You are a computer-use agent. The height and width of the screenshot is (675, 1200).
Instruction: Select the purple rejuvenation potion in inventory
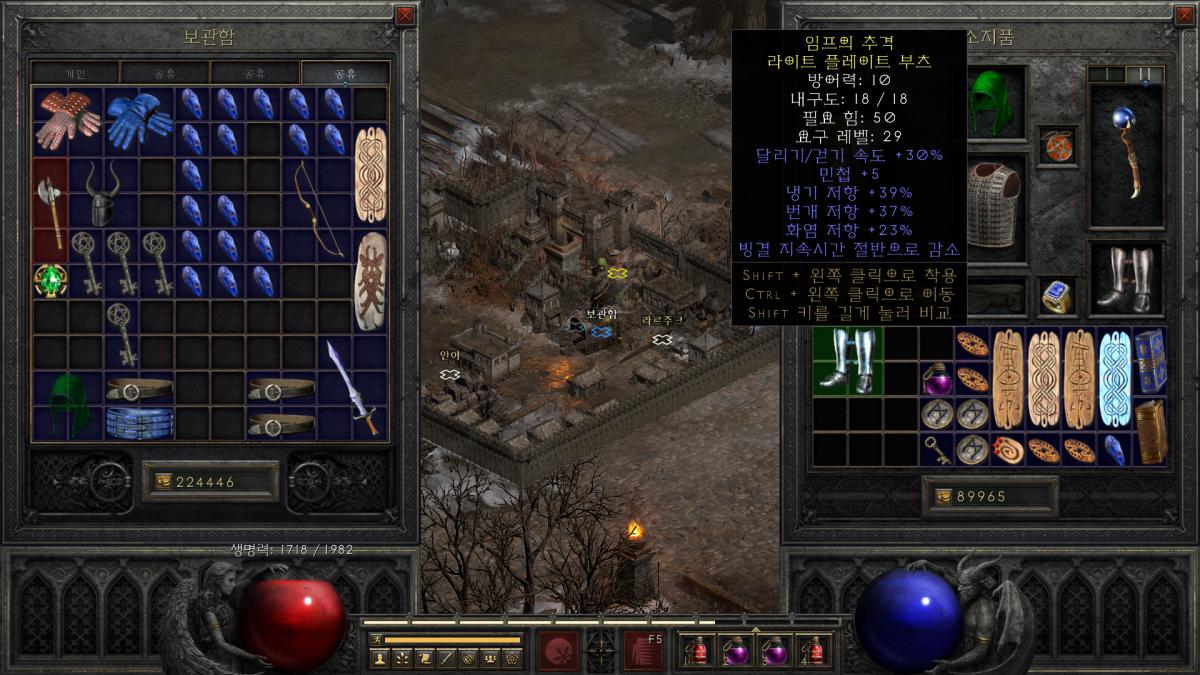coord(936,378)
